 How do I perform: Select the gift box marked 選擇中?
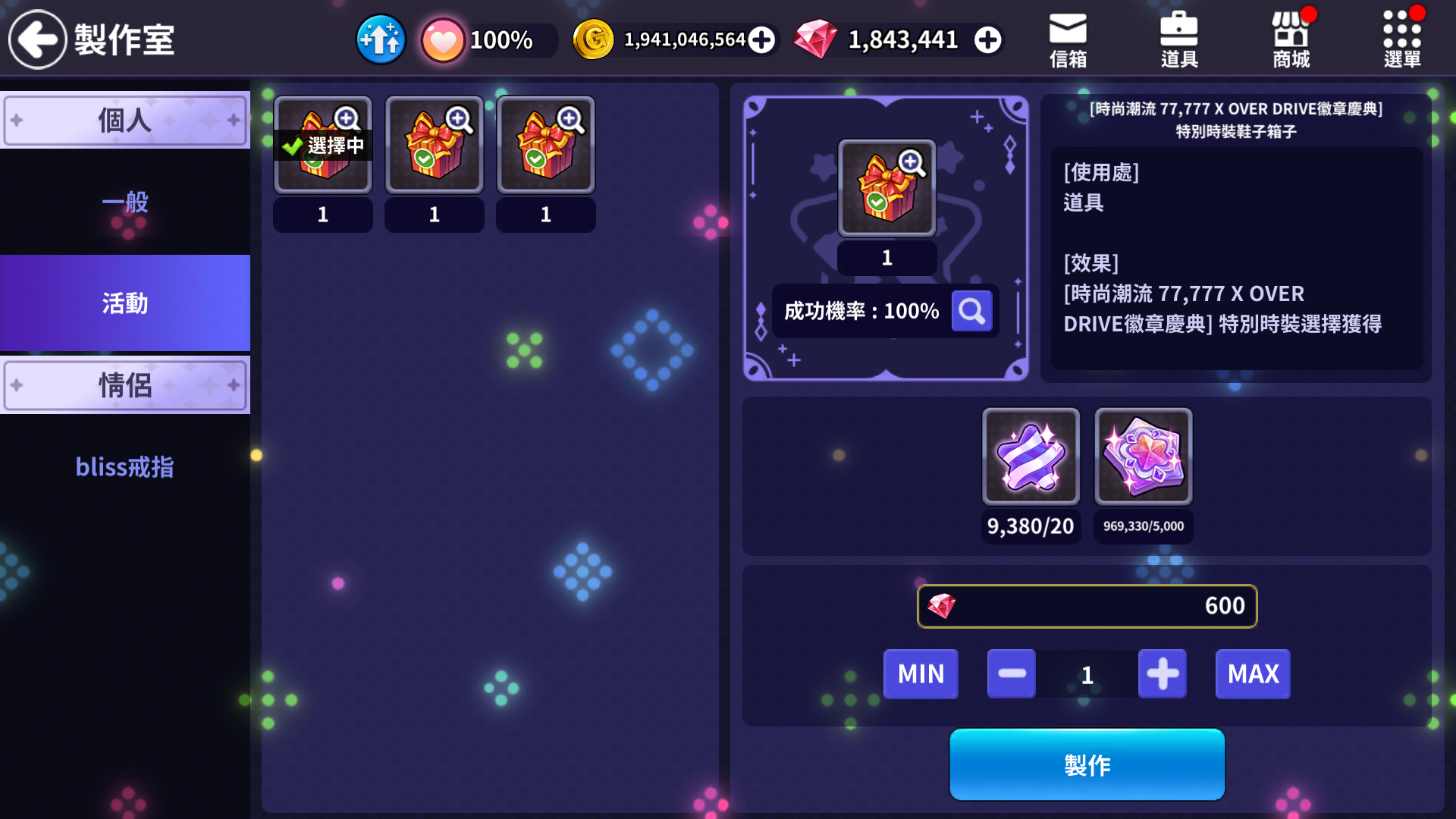(323, 145)
